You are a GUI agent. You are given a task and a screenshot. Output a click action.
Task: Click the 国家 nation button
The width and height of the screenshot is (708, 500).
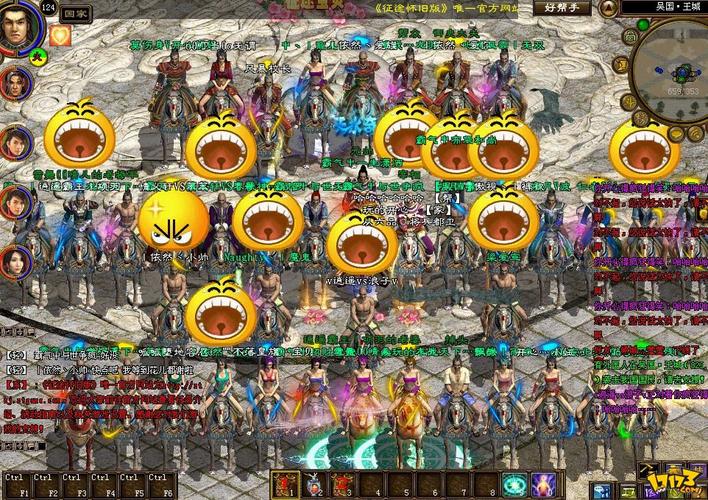[x=74, y=15]
